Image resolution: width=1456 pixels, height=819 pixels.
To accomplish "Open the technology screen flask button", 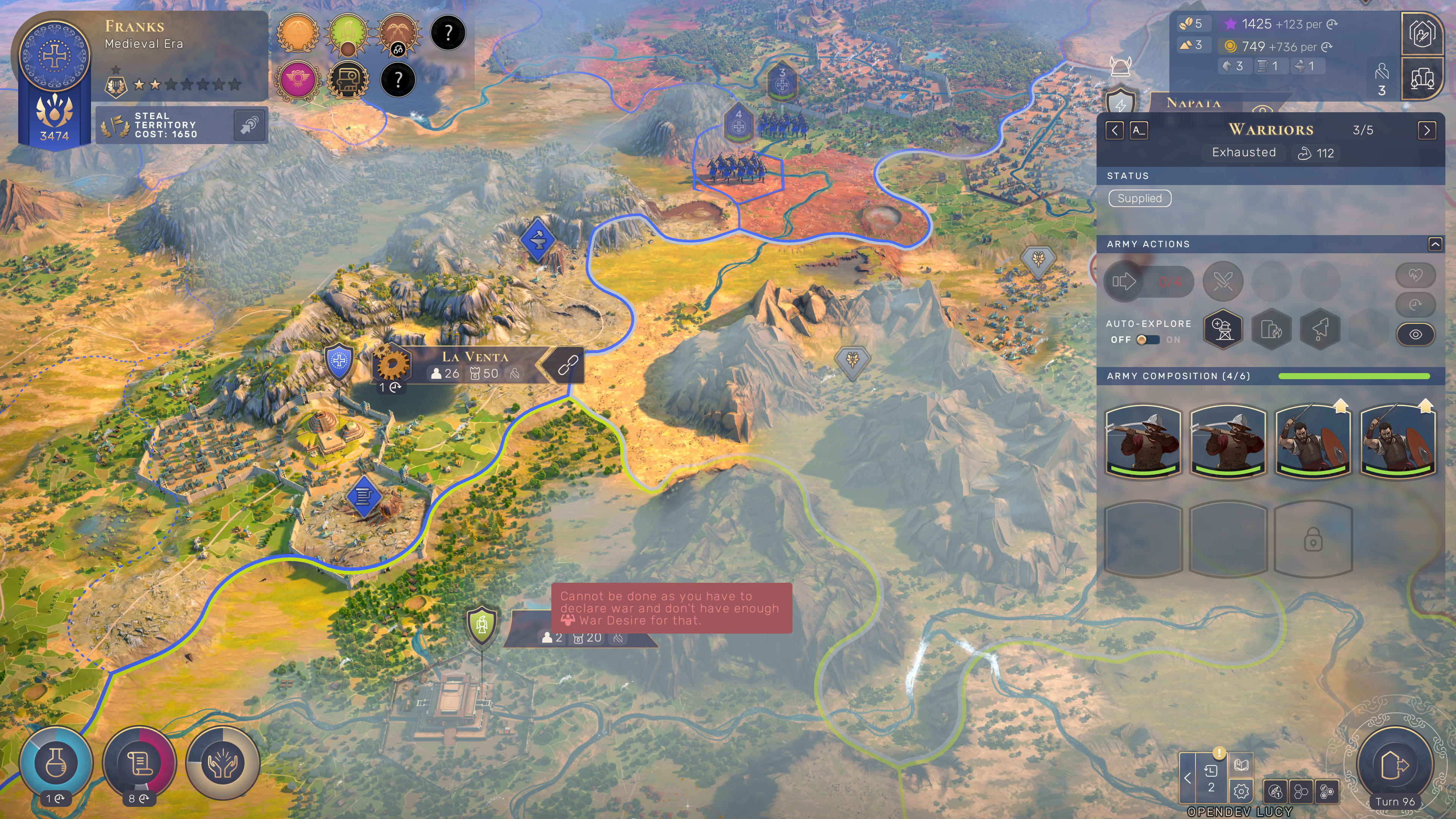I will (x=55, y=763).
